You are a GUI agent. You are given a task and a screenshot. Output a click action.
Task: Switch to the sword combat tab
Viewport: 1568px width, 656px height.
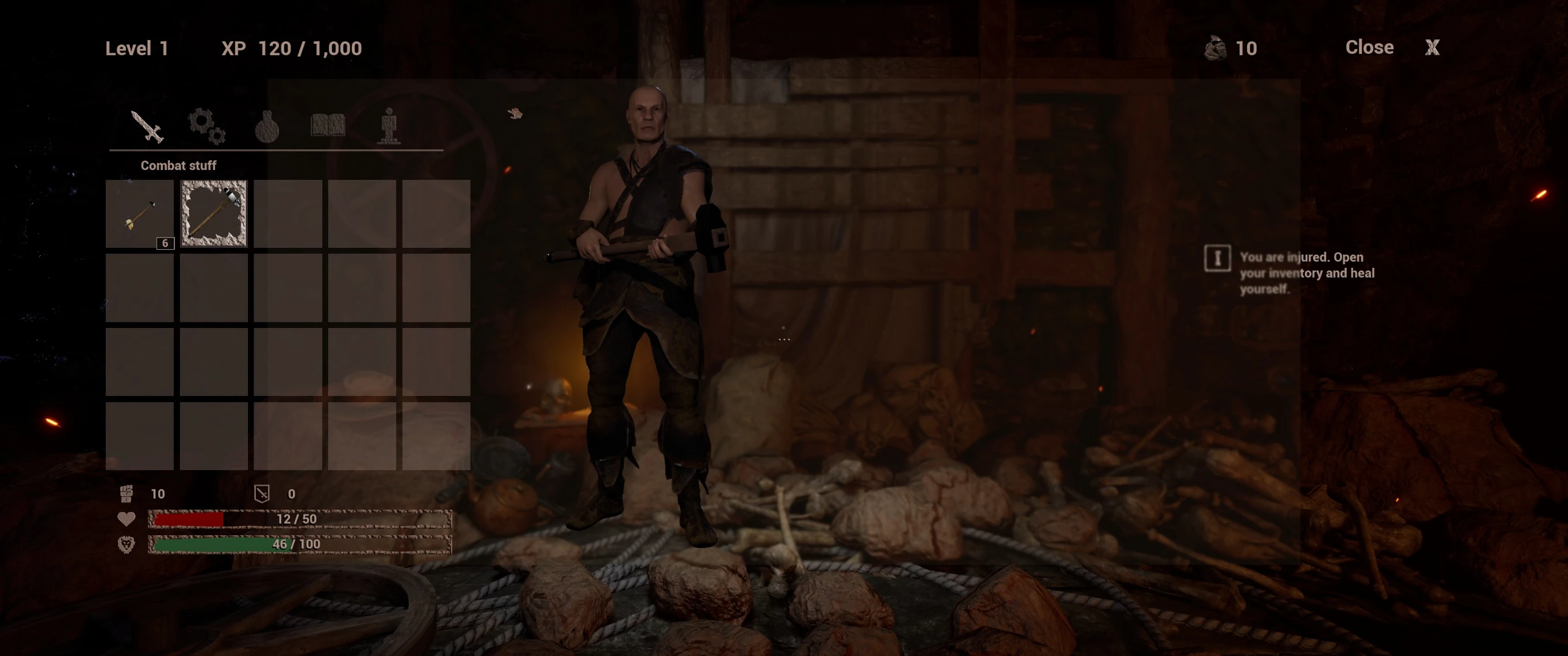coord(146,126)
